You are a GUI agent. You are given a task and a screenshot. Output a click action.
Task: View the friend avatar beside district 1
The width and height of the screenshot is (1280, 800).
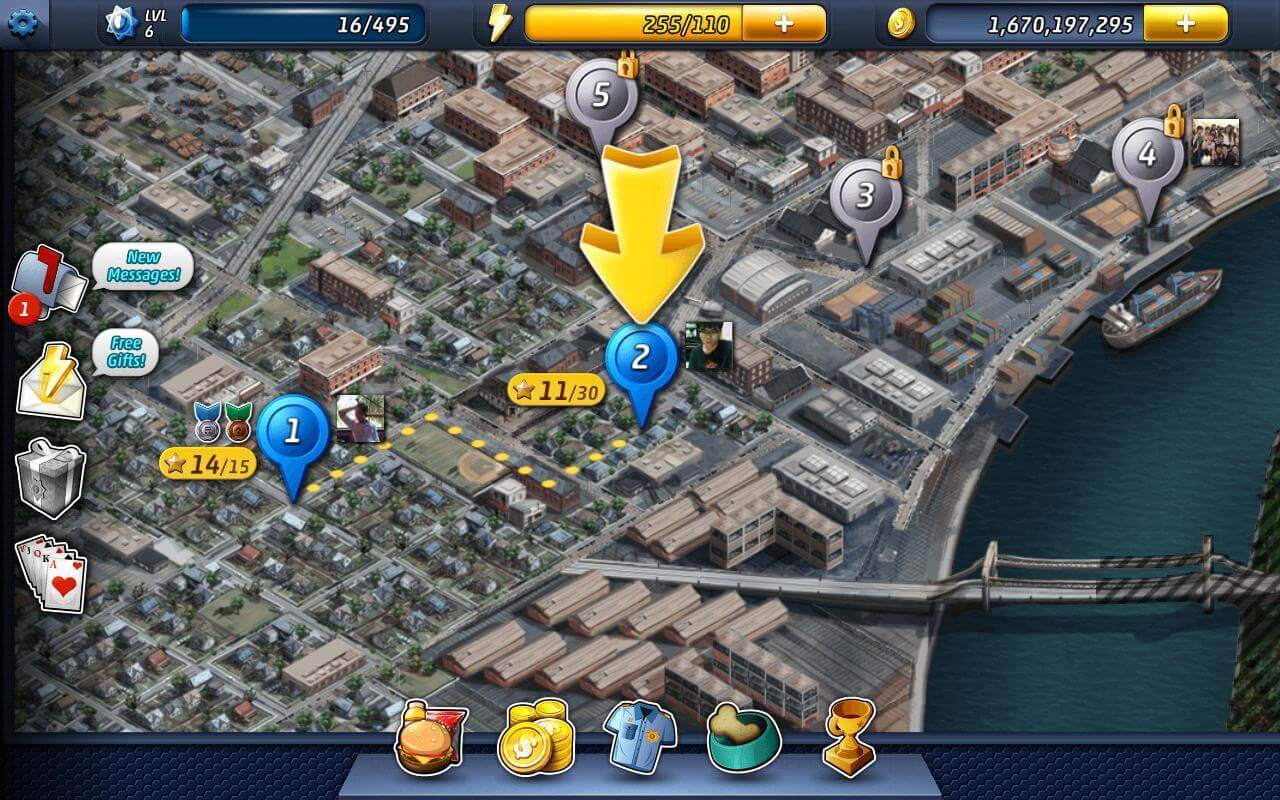point(360,418)
